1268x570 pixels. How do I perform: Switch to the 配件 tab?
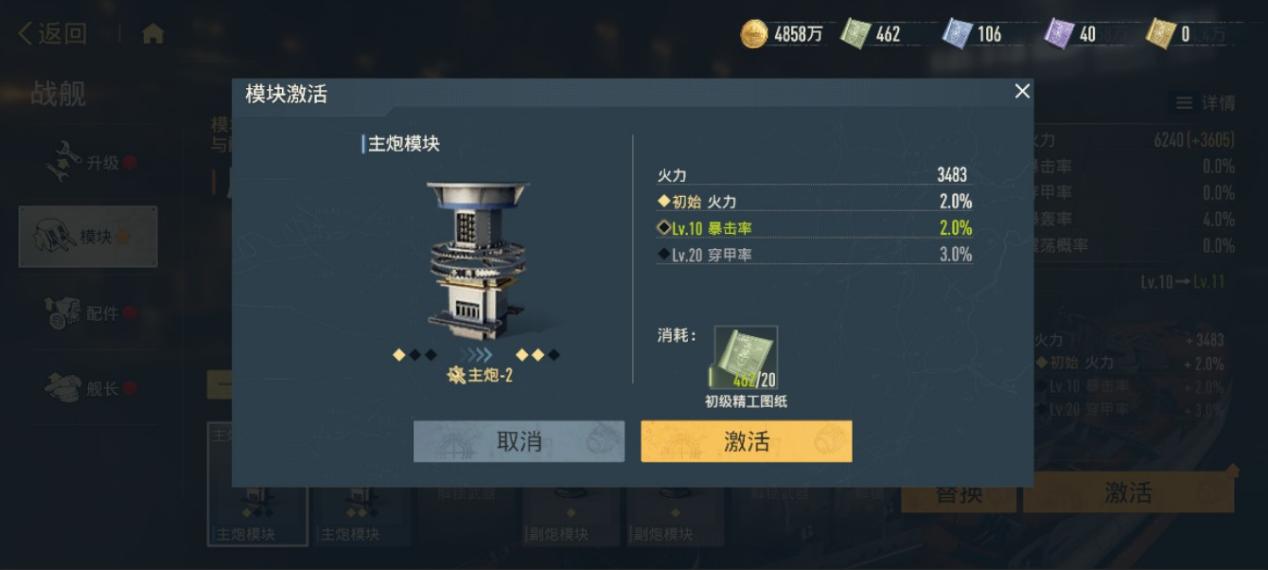tap(88, 313)
